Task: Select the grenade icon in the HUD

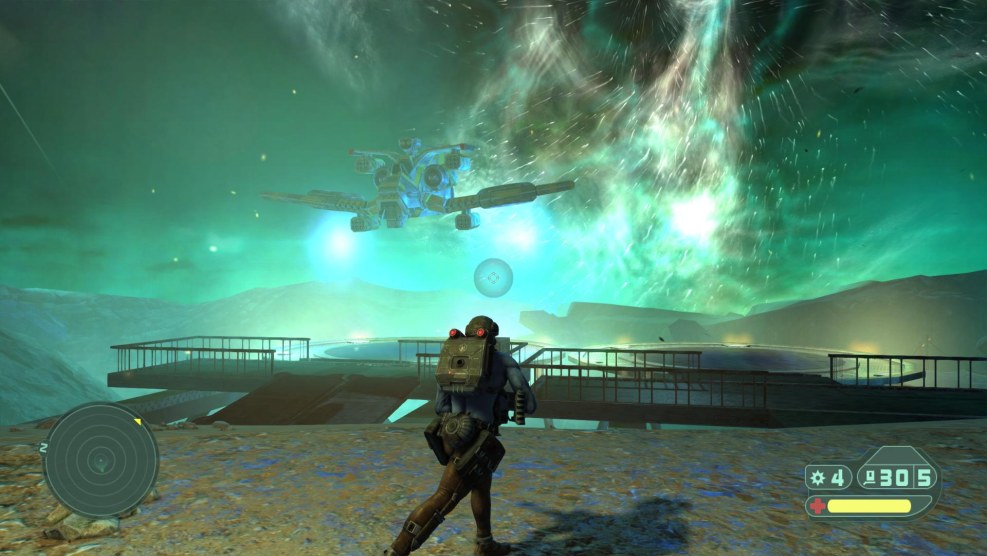Action: click(x=819, y=478)
